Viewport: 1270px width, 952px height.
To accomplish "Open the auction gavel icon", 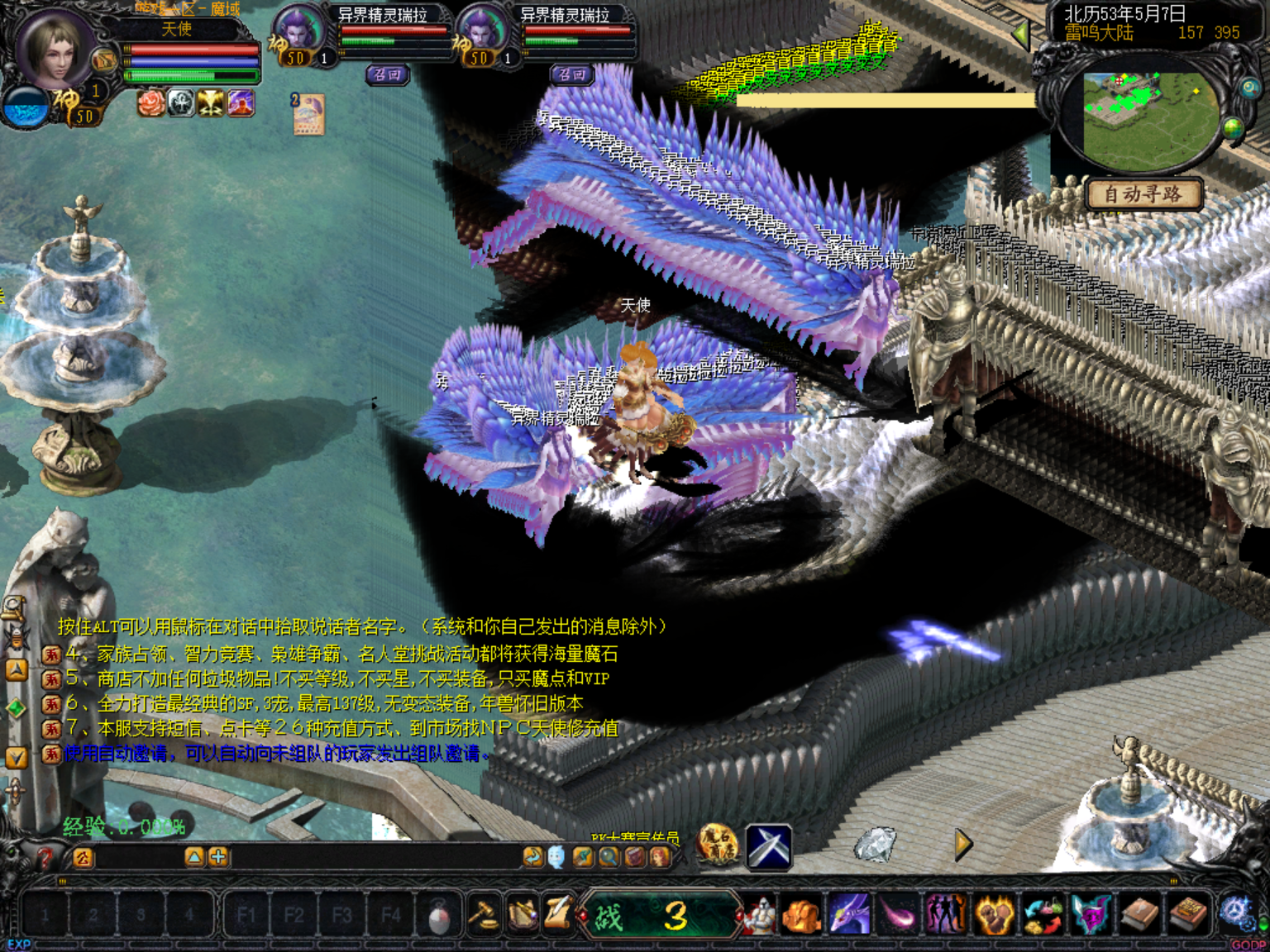I will [483, 915].
